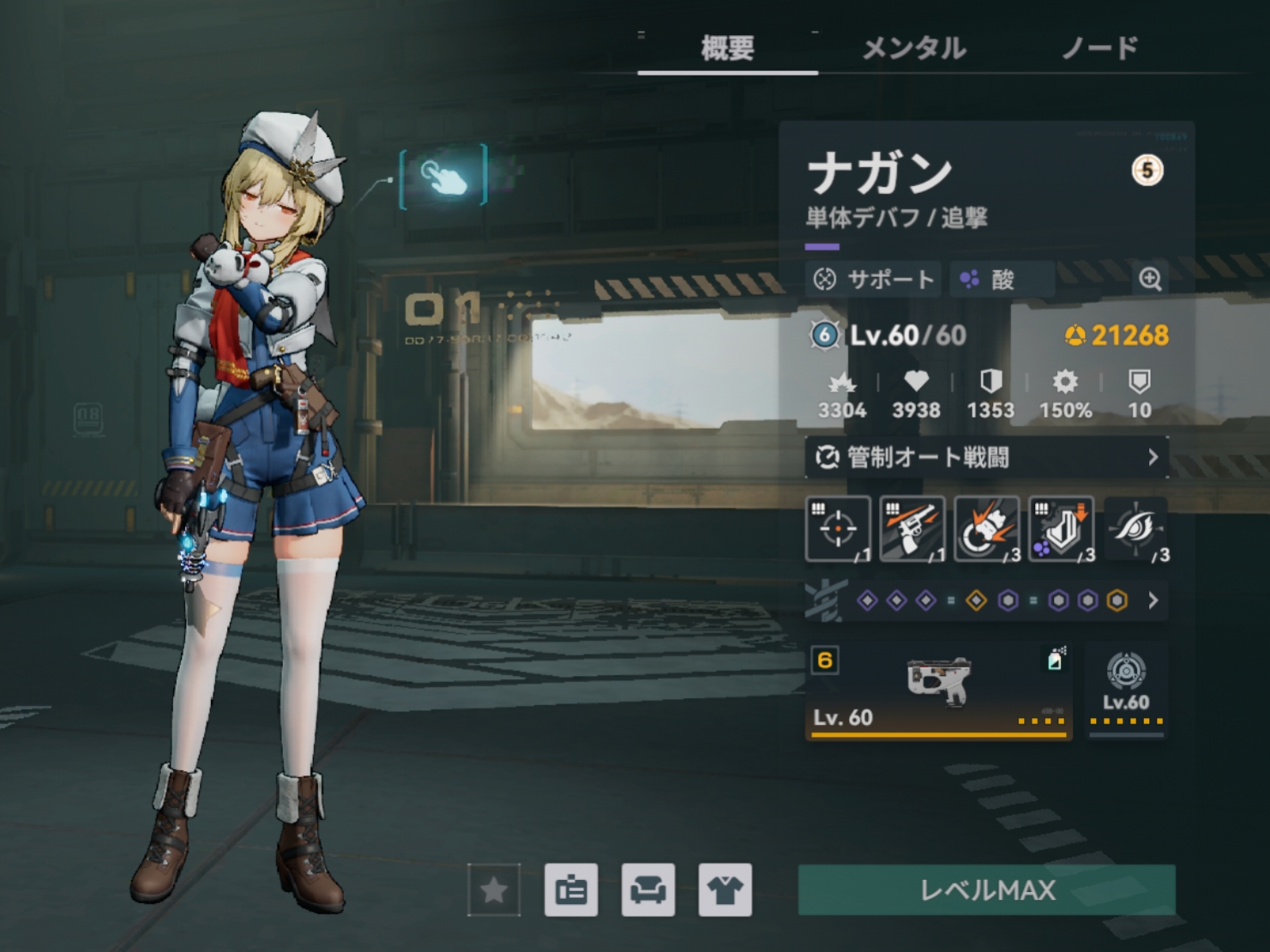The image size is (1270, 952).
Task: Open the sofa dormitory button
Action: coord(648,890)
